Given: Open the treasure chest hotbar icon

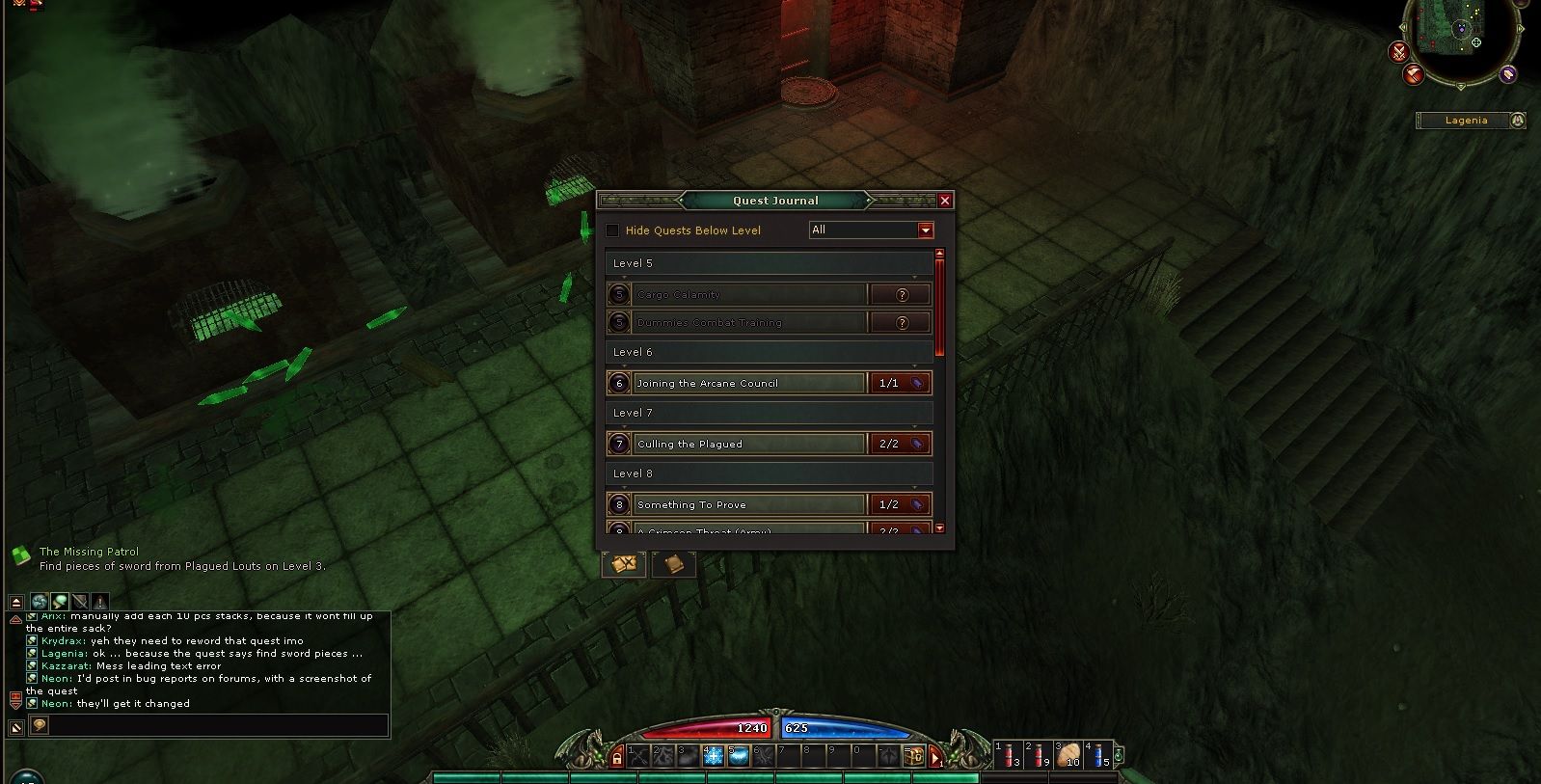Looking at the screenshot, I should pyautogui.click(x=914, y=756).
